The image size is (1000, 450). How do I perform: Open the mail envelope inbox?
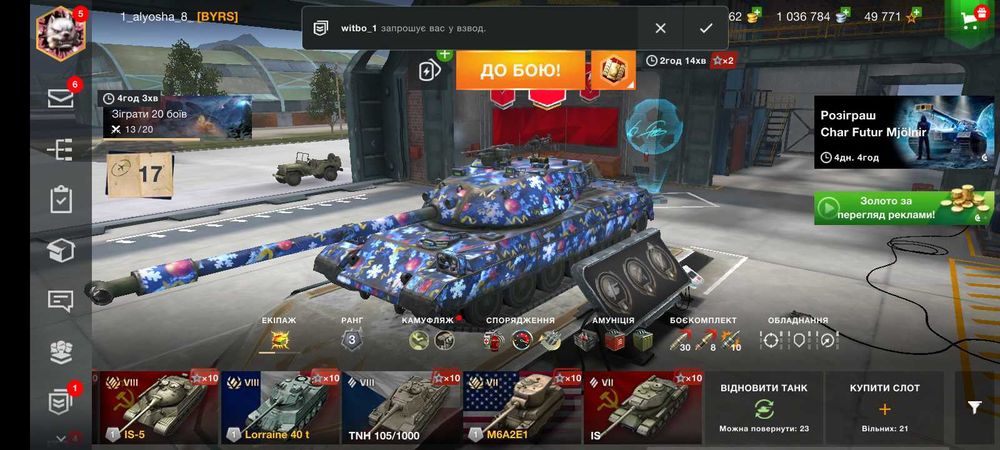point(61,98)
